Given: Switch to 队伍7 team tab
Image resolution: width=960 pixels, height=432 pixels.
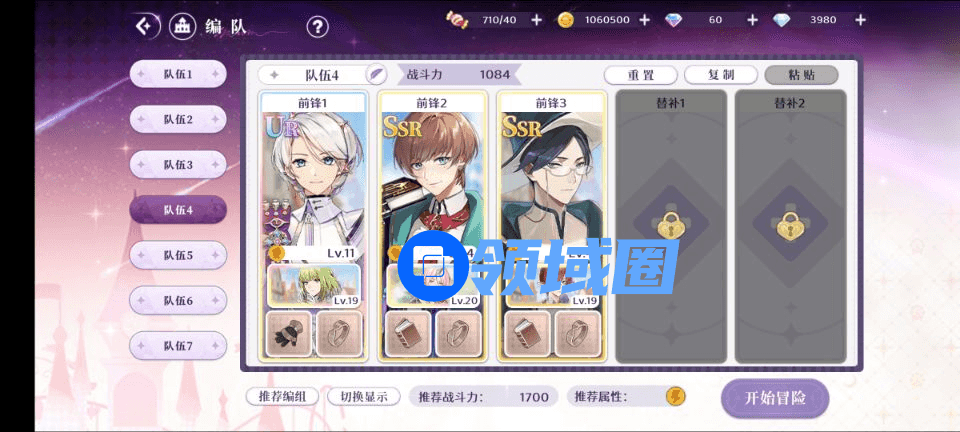Looking at the screenshot, I should pyautogui.click(x=178, y=346).
